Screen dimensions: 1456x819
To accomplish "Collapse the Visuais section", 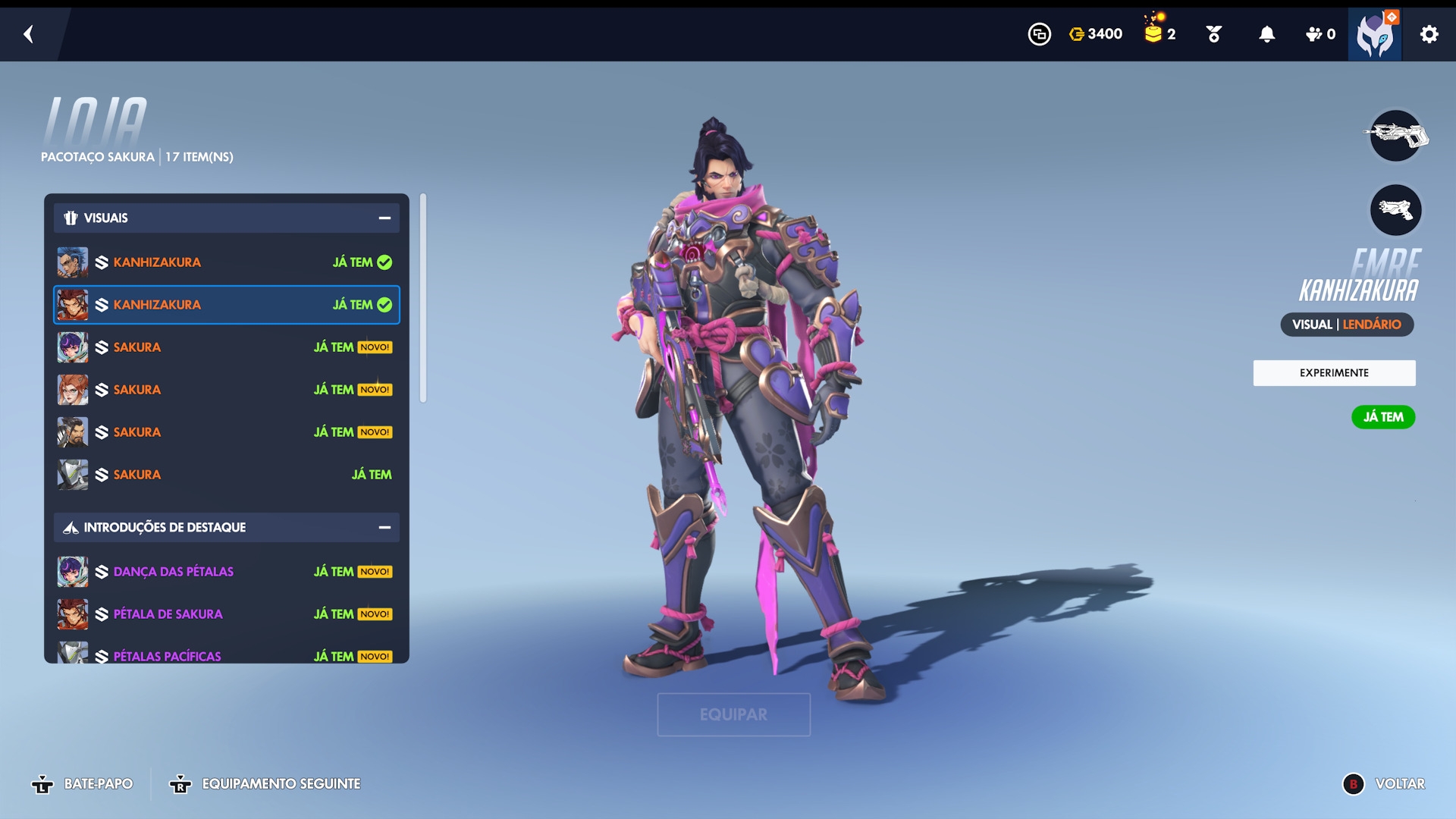I will pyautogui.click(x=384, y=218).
